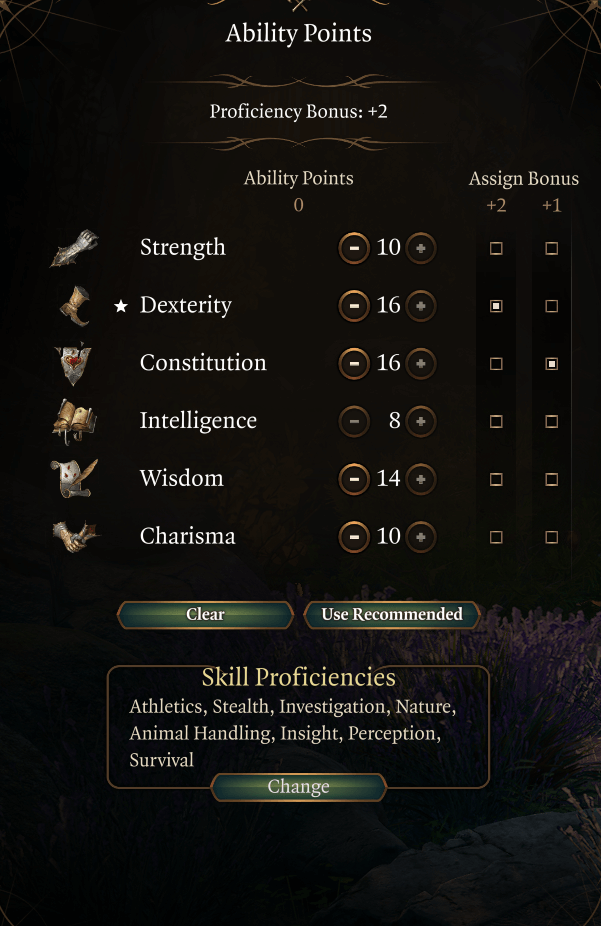Increase Strength by one point

coord(421,248)
